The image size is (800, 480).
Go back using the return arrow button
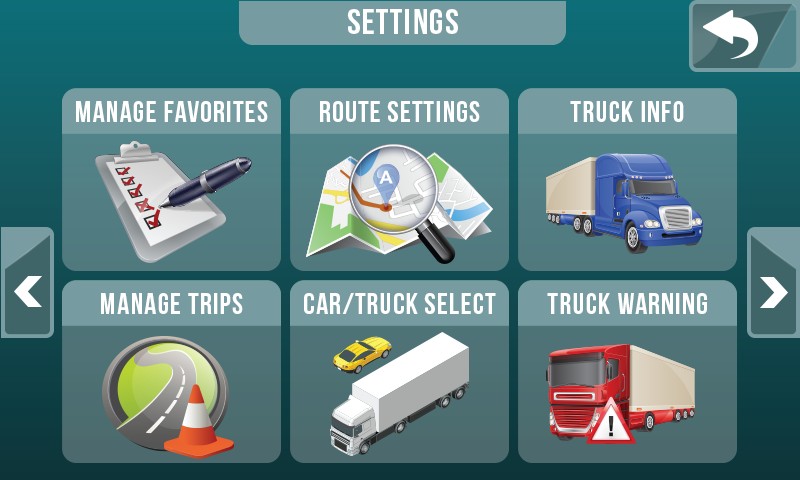pos(741,37)
